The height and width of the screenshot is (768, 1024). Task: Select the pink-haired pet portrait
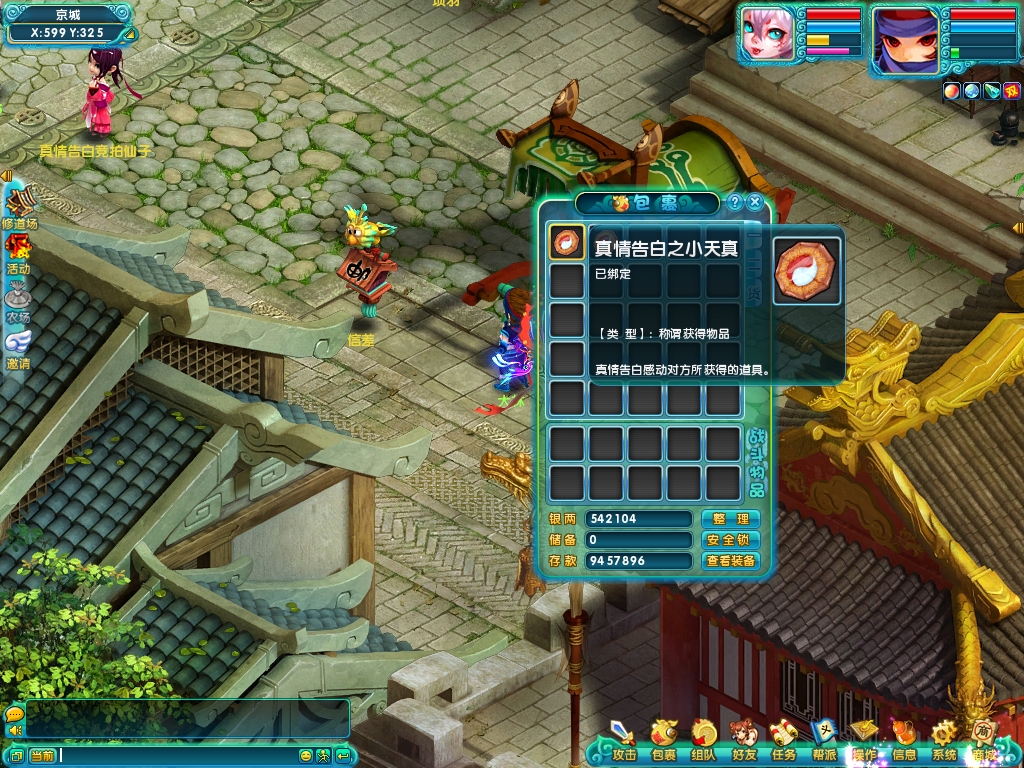[768, 36]
